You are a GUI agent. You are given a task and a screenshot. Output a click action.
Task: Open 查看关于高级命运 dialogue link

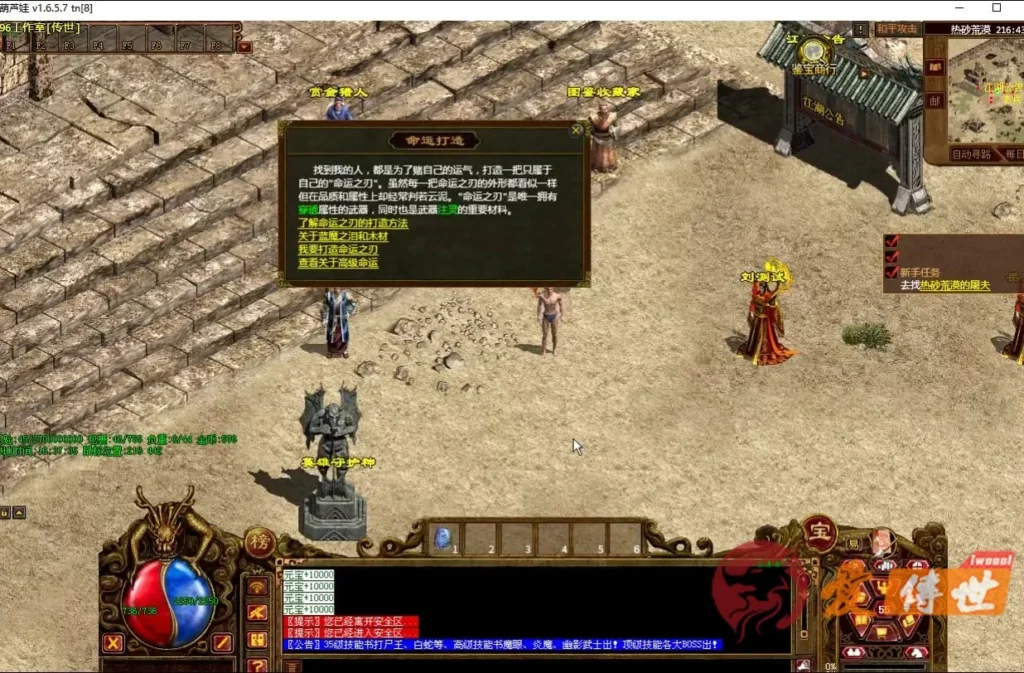click(x=338, y=263)
